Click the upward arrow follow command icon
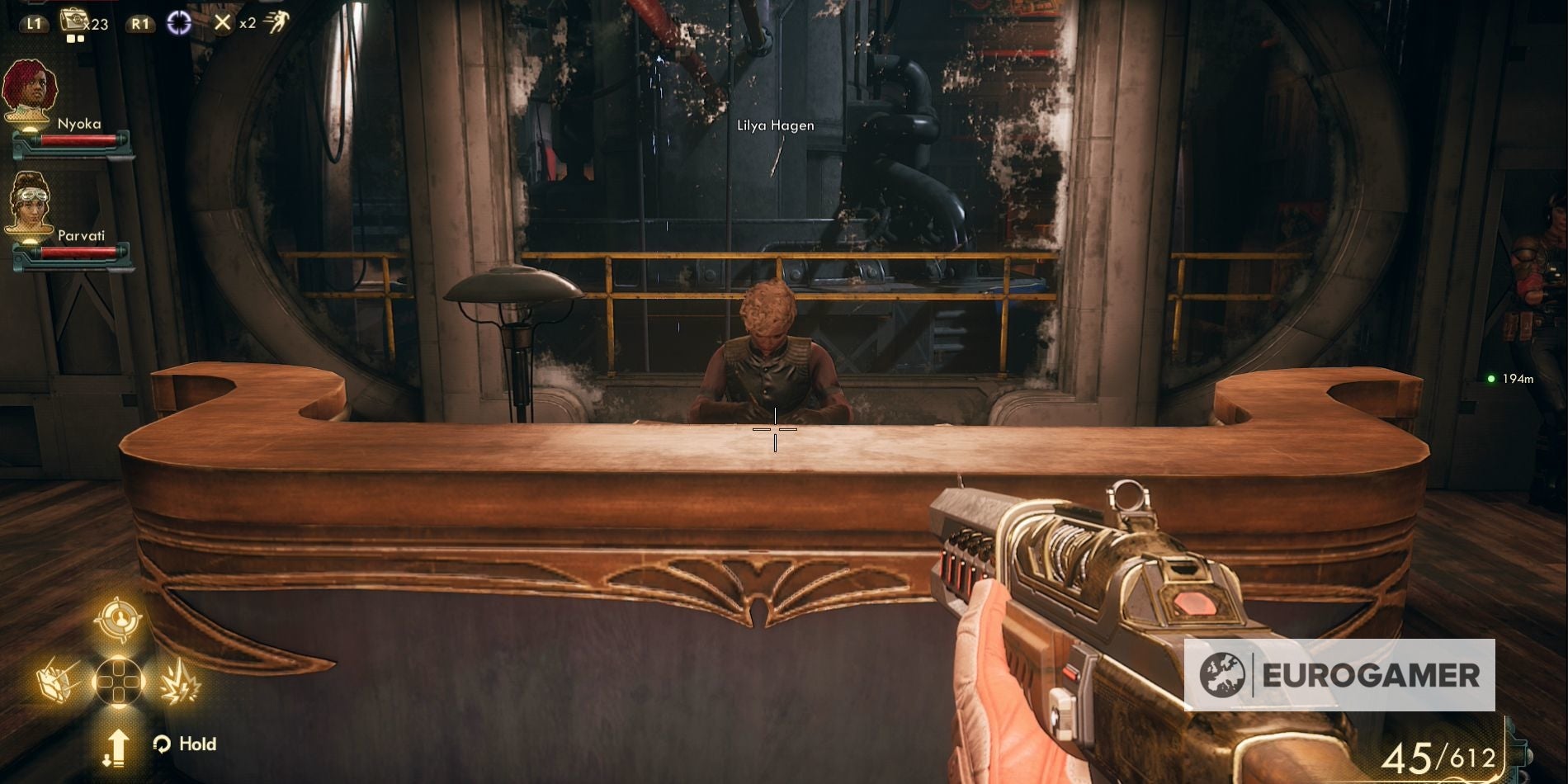The width and height of the screenshot is (1568, 784). (x=119, y=748)
